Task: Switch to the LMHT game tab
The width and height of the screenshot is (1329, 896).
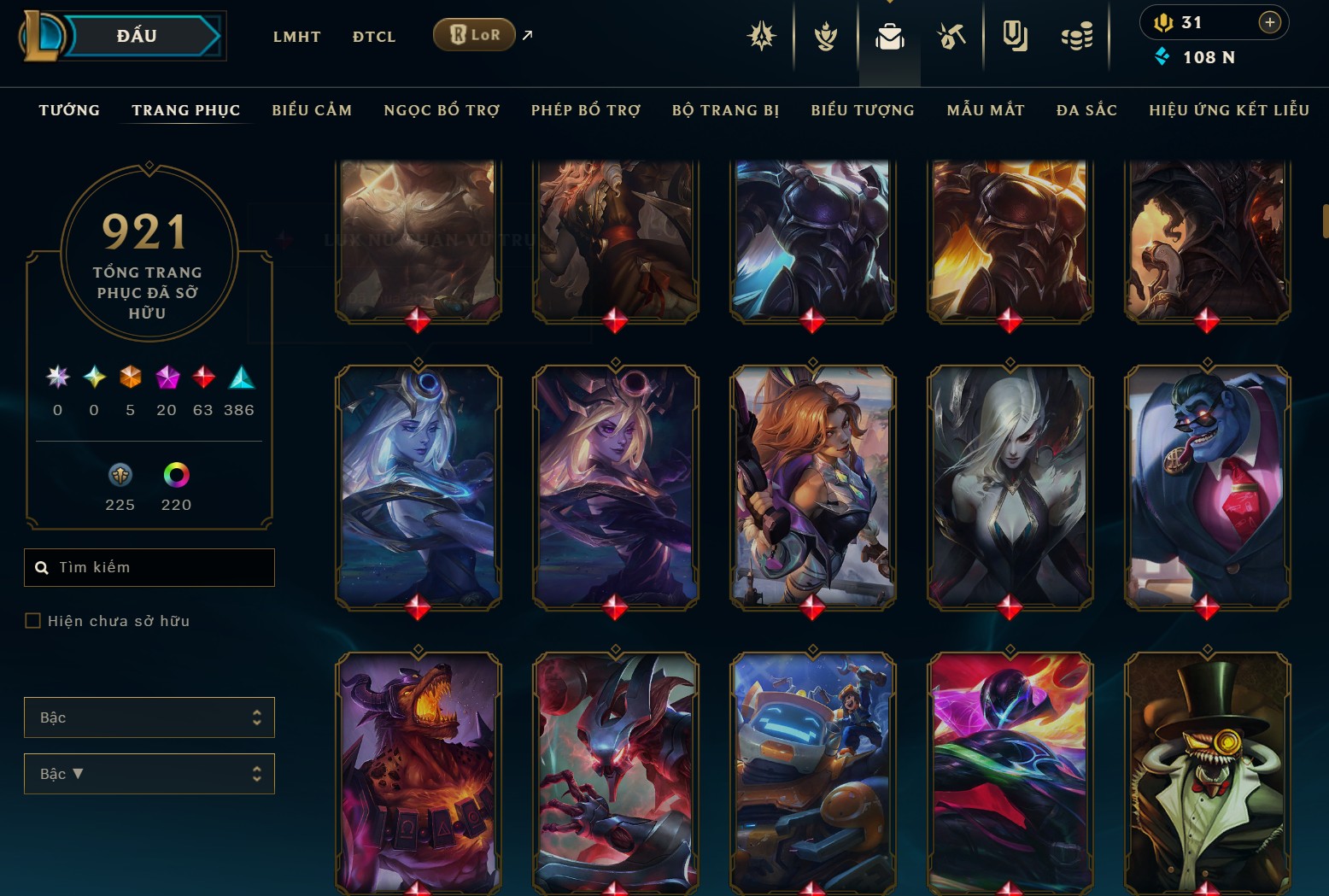Action: pyautogui.click(x=296, y=37)
